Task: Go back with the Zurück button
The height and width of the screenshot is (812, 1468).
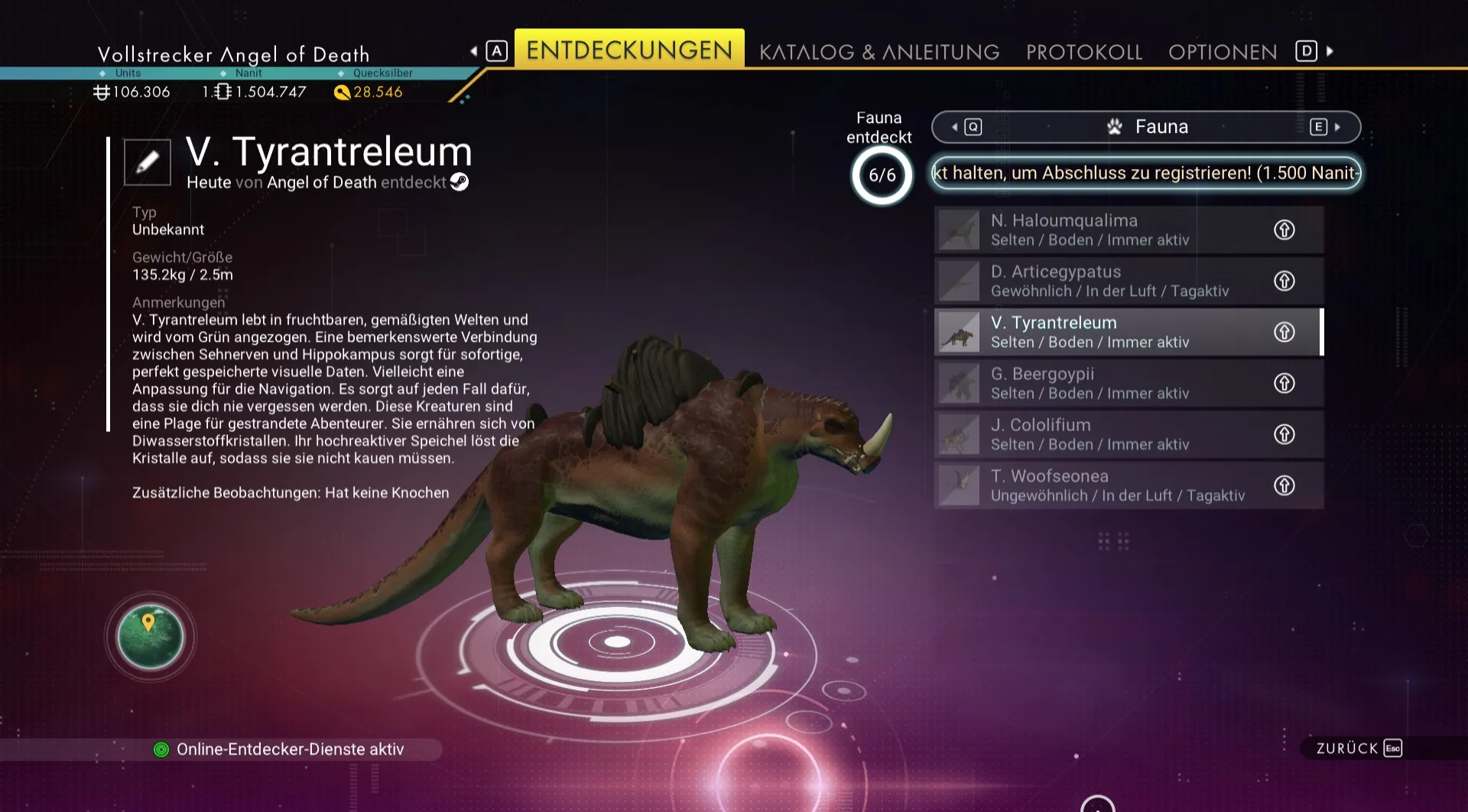Action: [x=1358, y=749]
